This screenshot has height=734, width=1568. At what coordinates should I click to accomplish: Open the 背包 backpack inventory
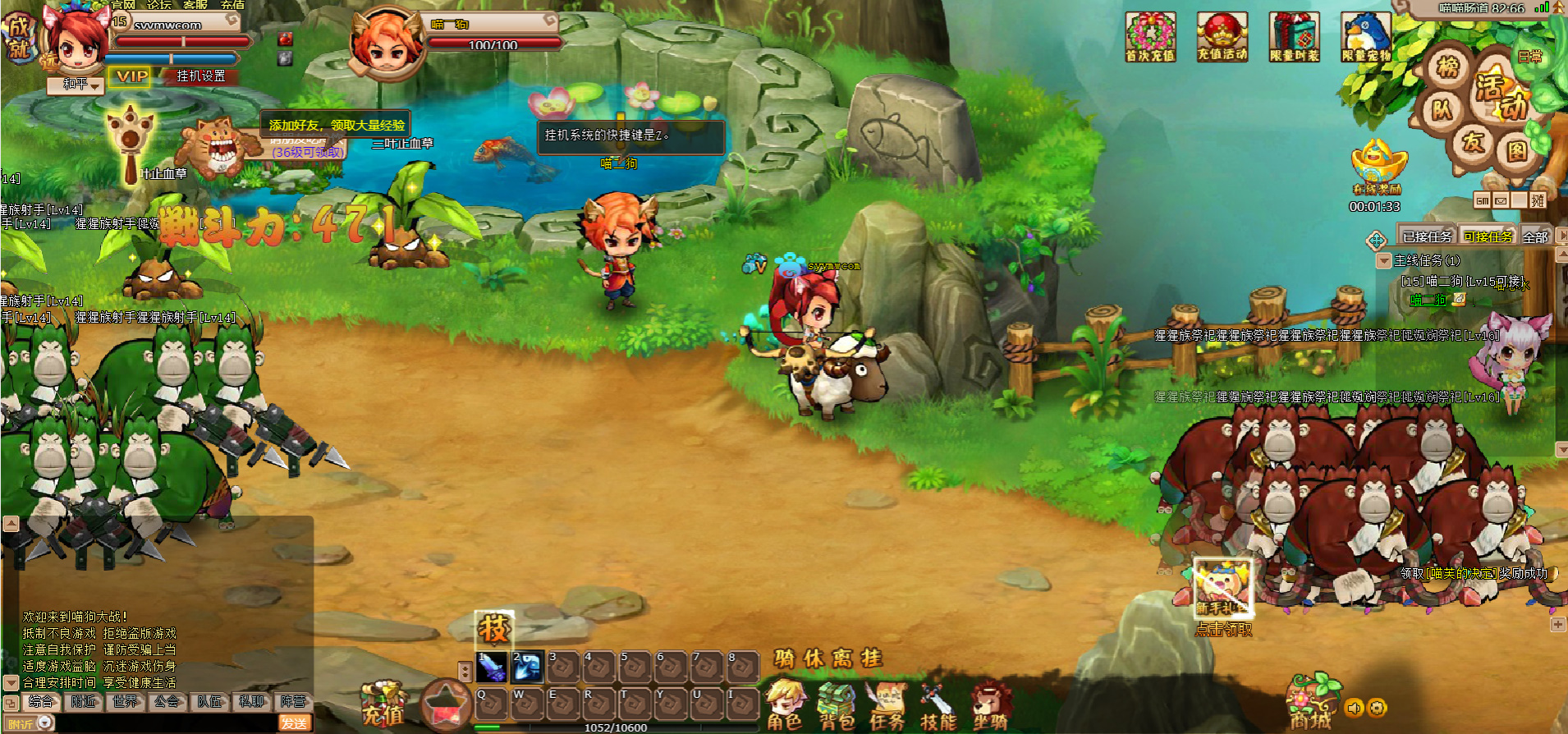tap(837, 706)
